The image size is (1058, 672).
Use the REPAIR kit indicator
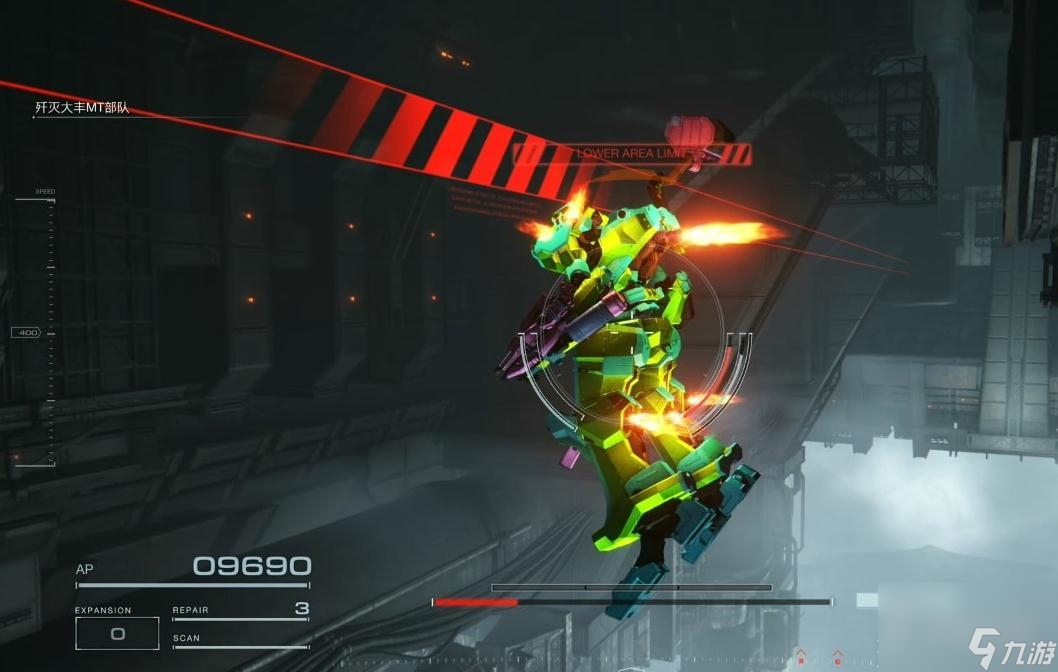(240, 609)
